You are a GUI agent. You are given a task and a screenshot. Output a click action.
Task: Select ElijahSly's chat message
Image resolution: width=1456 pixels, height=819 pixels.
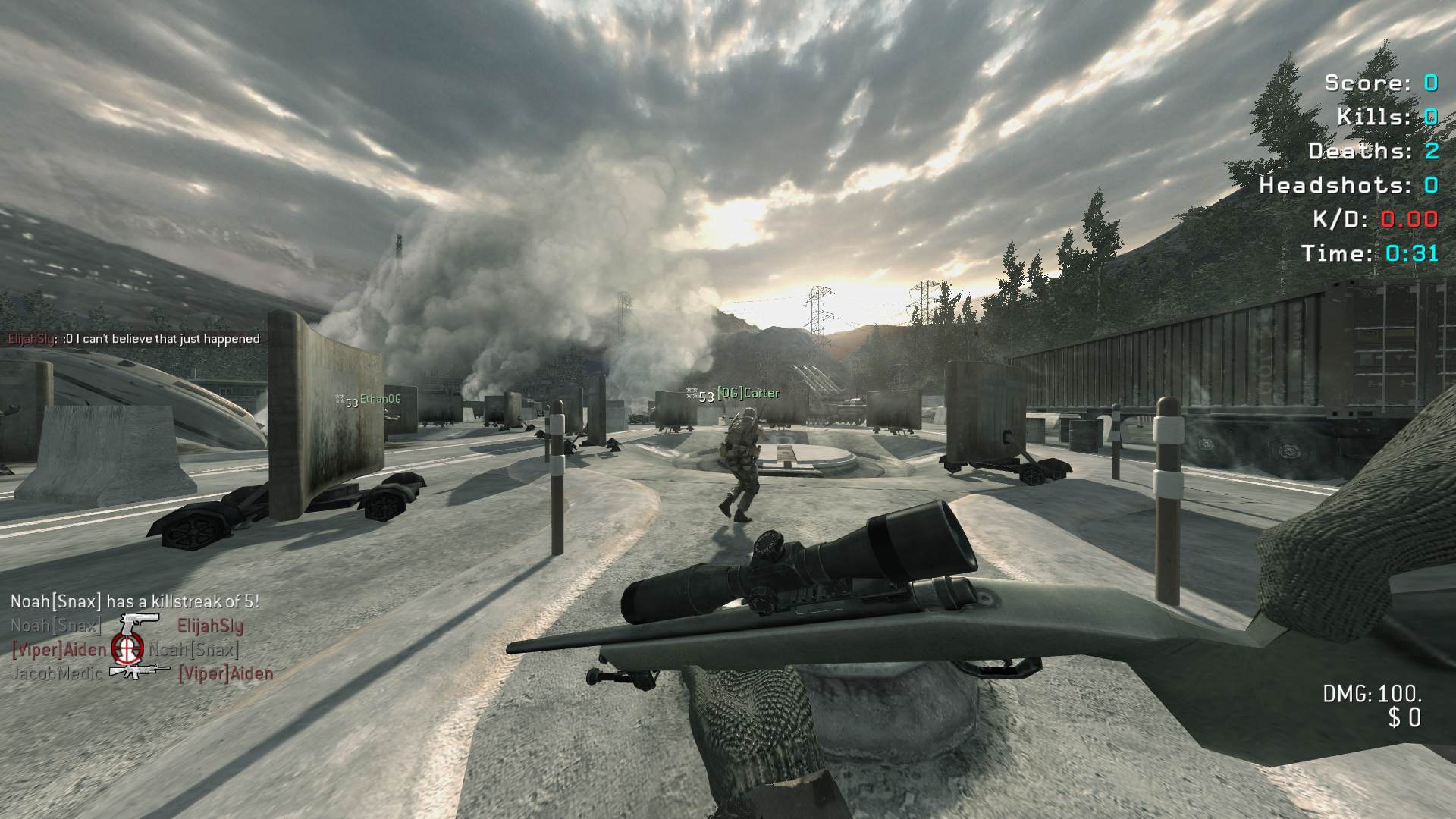pyautogui.click(x=134, y=339)
